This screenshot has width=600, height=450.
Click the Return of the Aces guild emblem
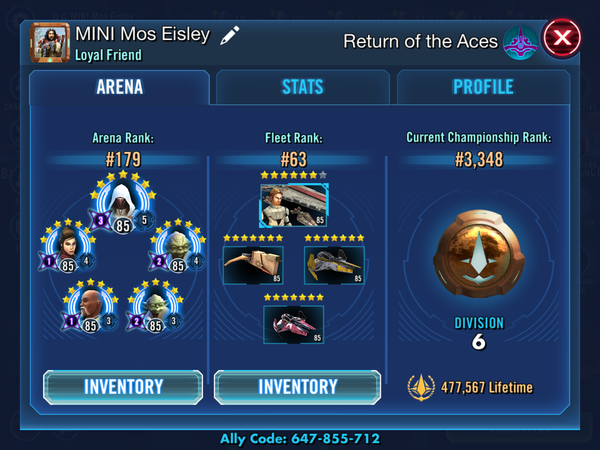point(520,42)
